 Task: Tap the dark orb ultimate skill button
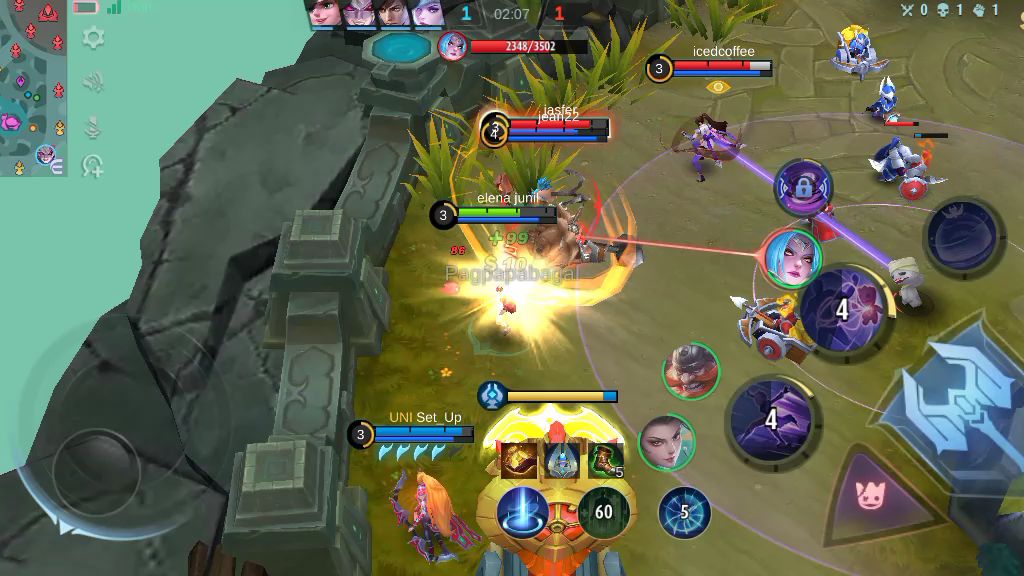[x=964, y=238]
